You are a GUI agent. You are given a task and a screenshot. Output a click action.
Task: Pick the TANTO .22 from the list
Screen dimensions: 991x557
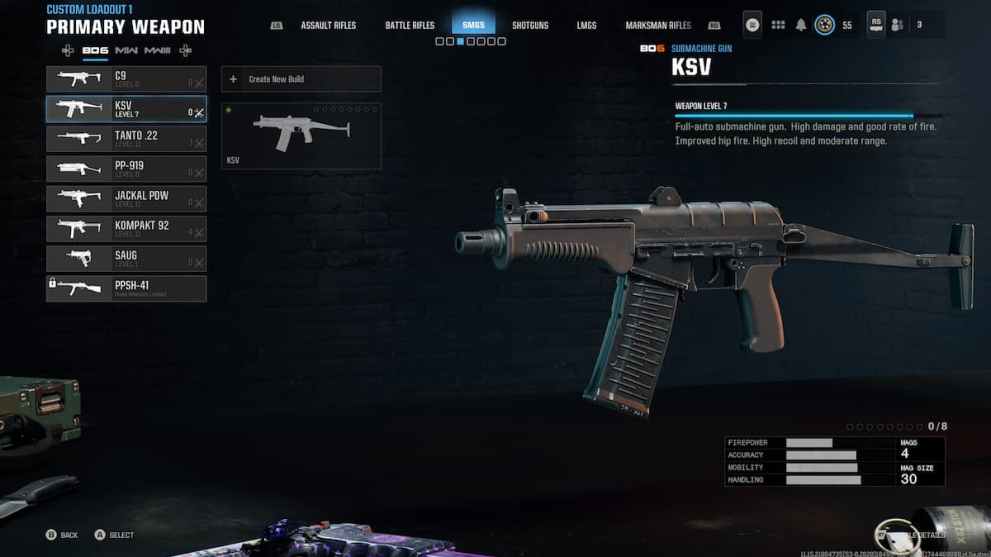[126, 139]
